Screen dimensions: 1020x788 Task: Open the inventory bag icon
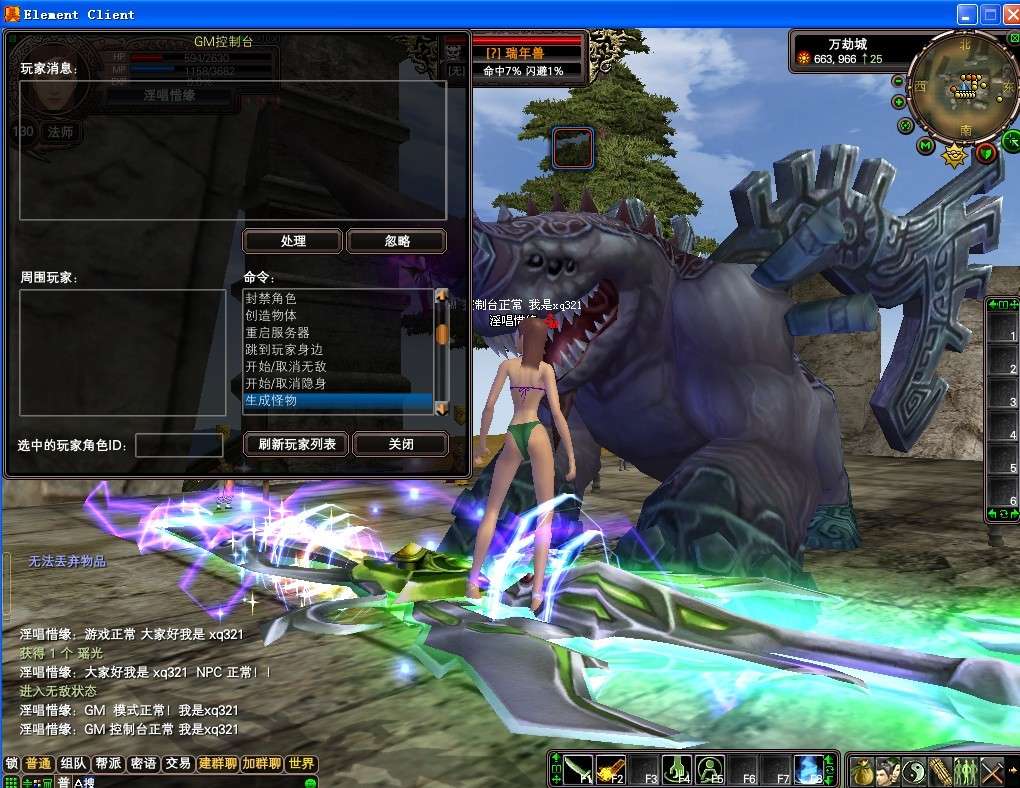[862, 771]
